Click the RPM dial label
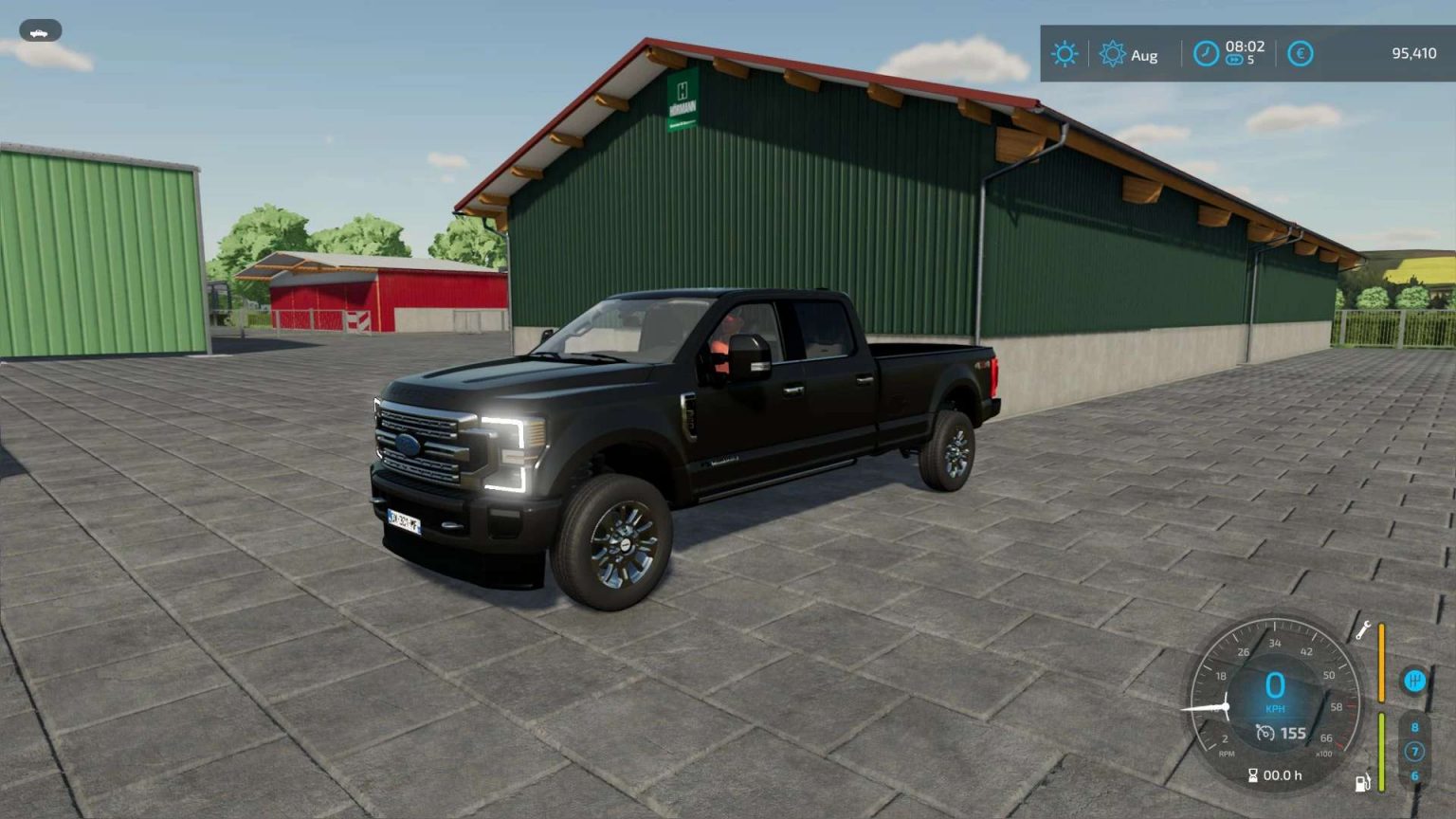The height and width of the screenshot is (819, 1456). coord(1228,753)
